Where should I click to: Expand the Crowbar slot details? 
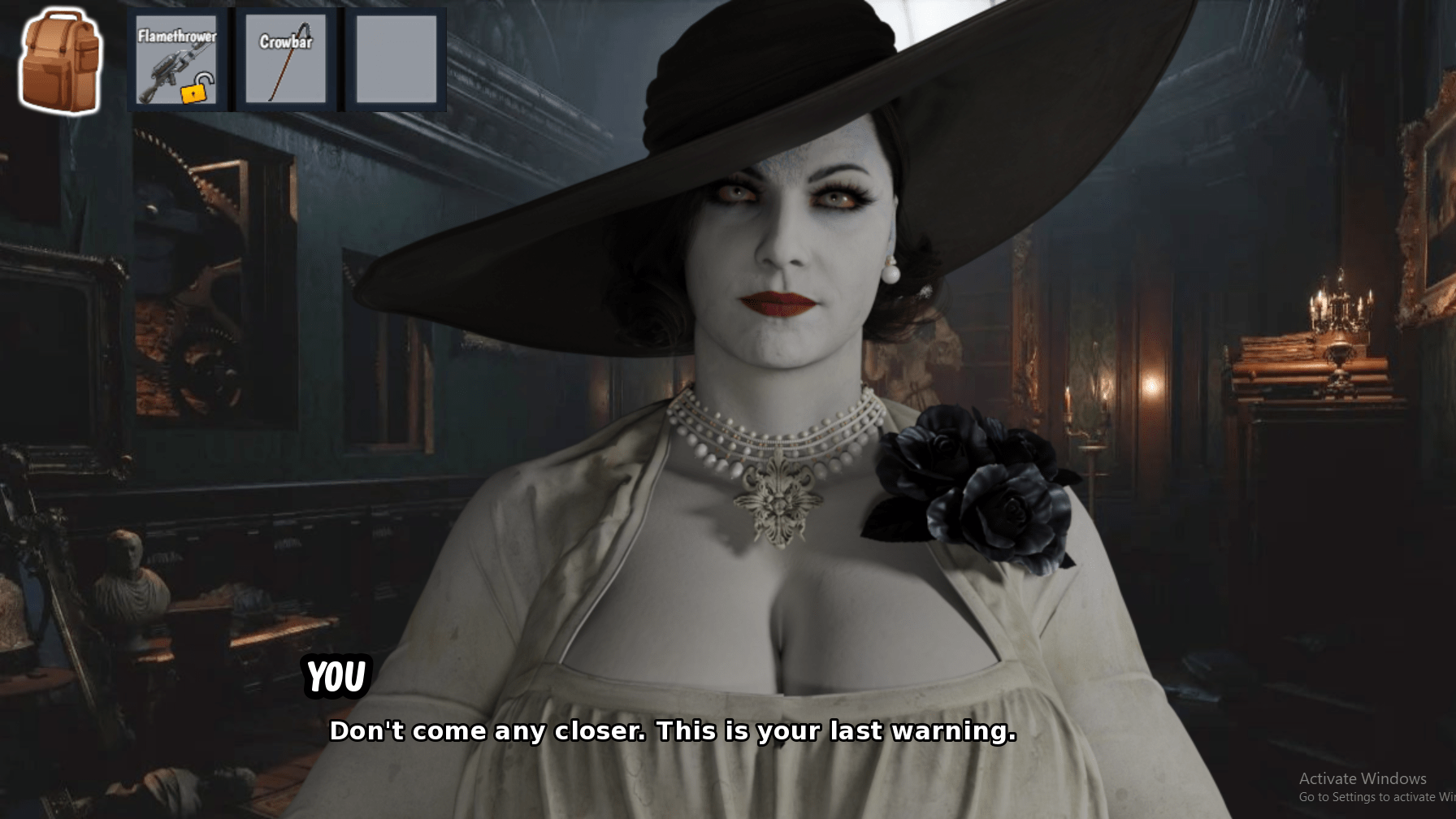coord(285,61)
